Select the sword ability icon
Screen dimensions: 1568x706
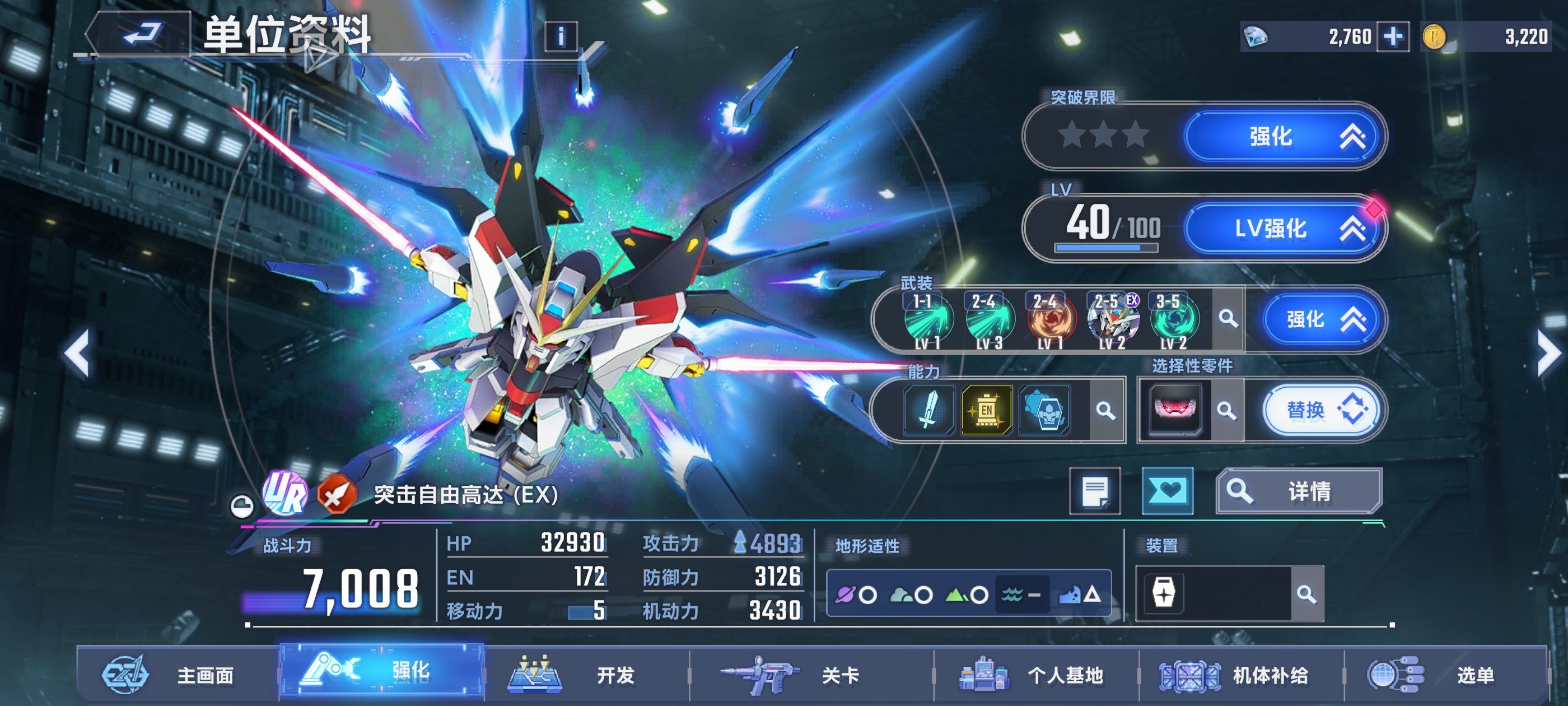coord(928,410)
